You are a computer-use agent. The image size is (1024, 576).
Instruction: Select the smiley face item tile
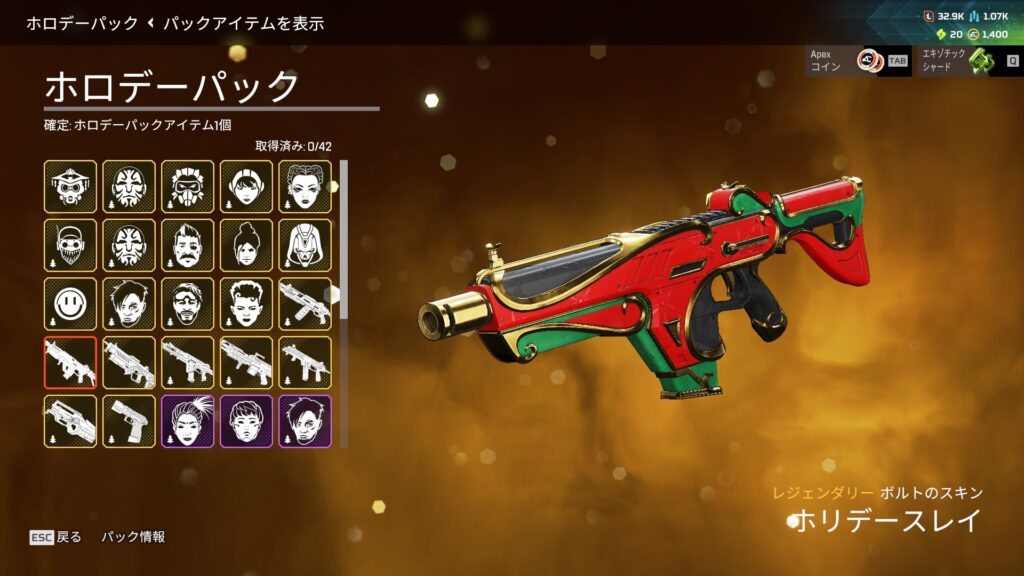tap(70, 304)
